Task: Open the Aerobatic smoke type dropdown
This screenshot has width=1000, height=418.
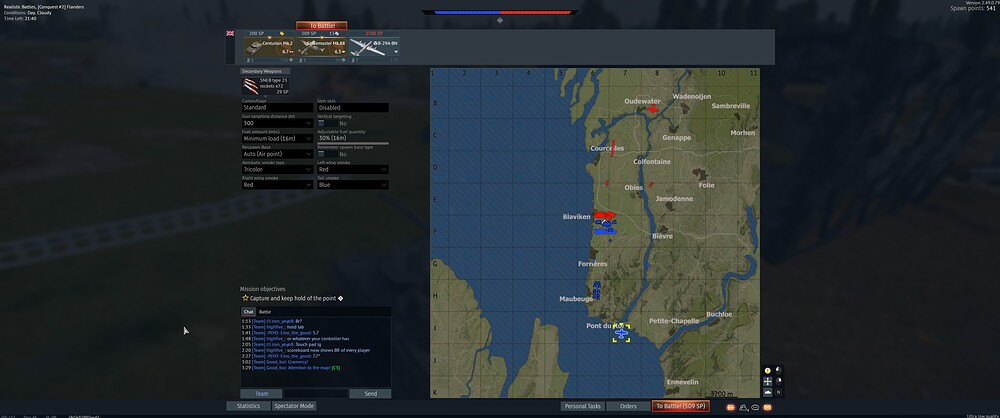Action: [x=277, y=169]
